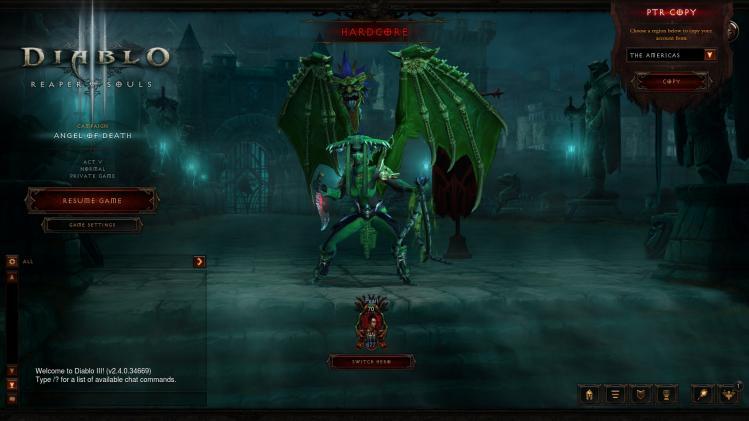Click the torch-shaped icon button
Image resolution: width=749 pixels, height=421 pixels.
(703, 394)
